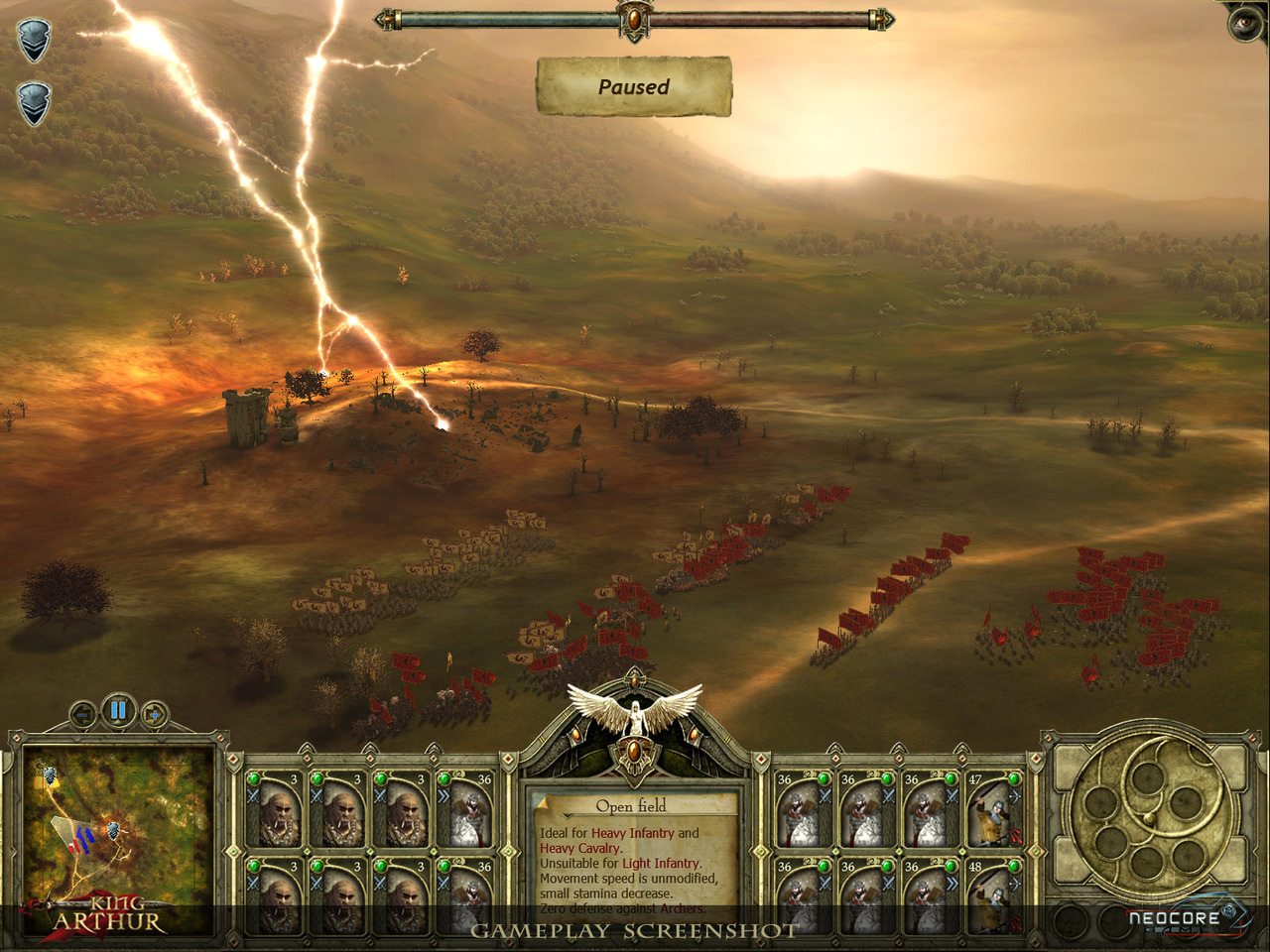Image resolution: width=1270 pixels, height=952 pixels.
Task: Click the white eagle emblem
Action: [x=634, y=711]
